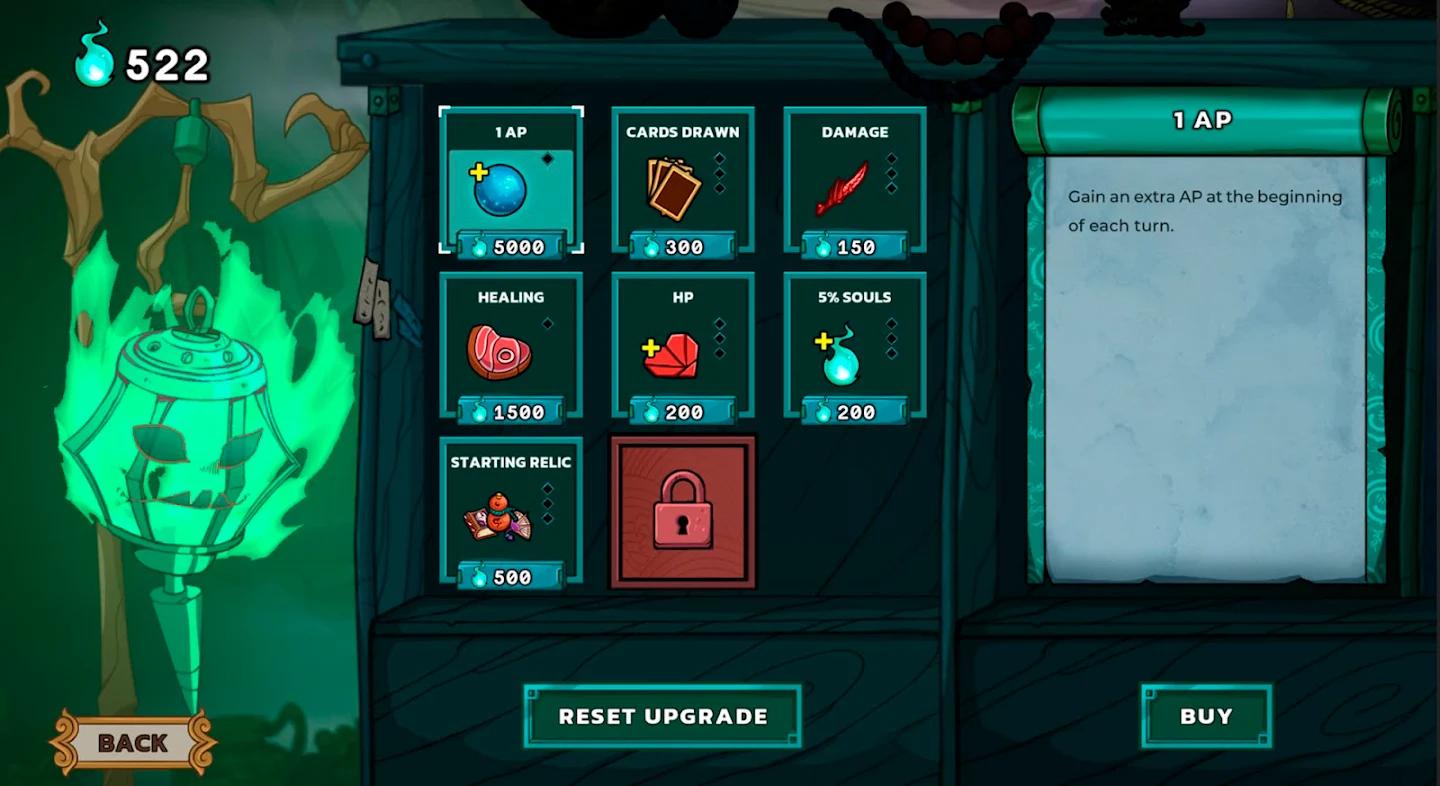Go back using the Back button

coord(133,743)
